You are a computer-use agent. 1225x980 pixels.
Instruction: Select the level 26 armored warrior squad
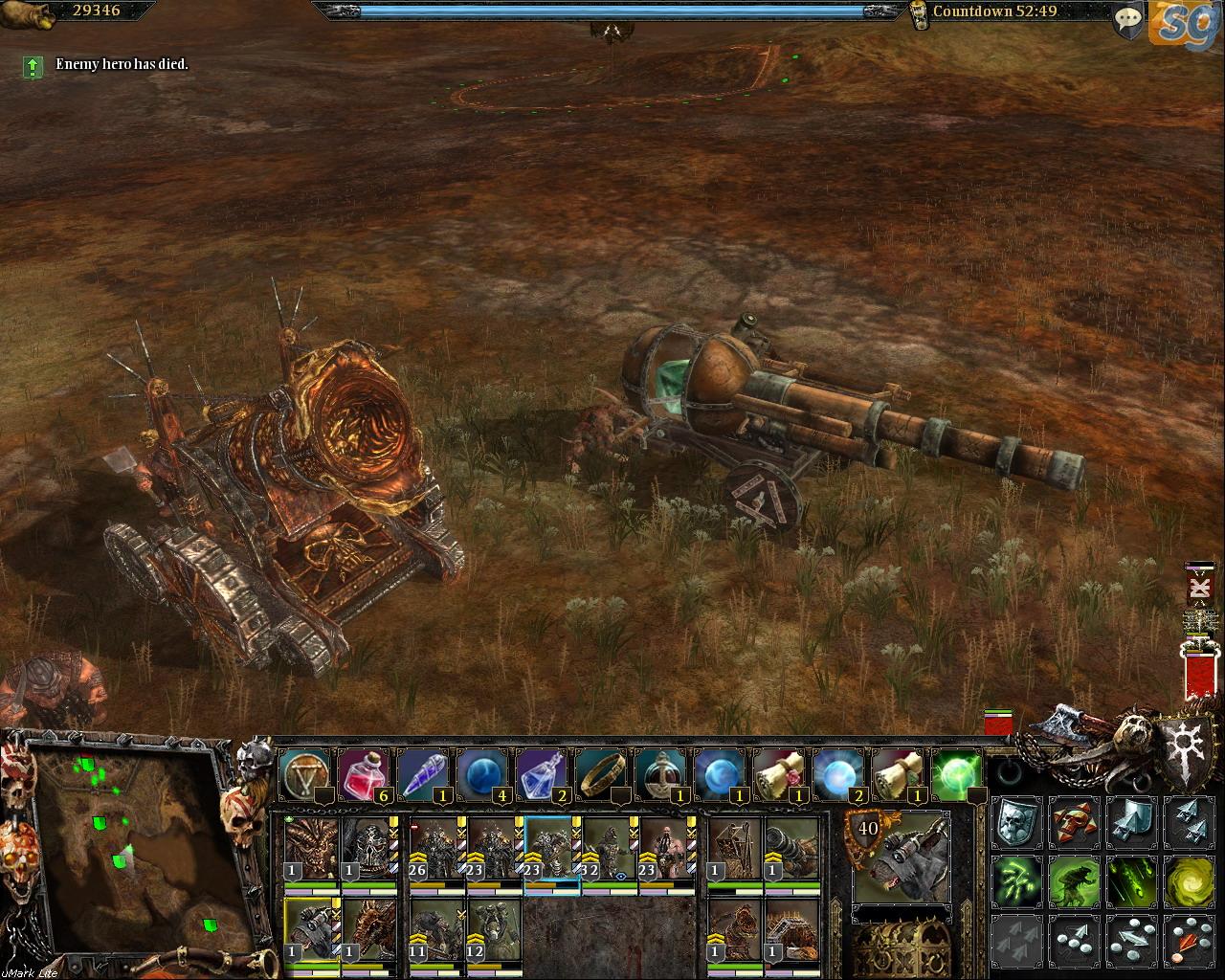coord(436,850)
